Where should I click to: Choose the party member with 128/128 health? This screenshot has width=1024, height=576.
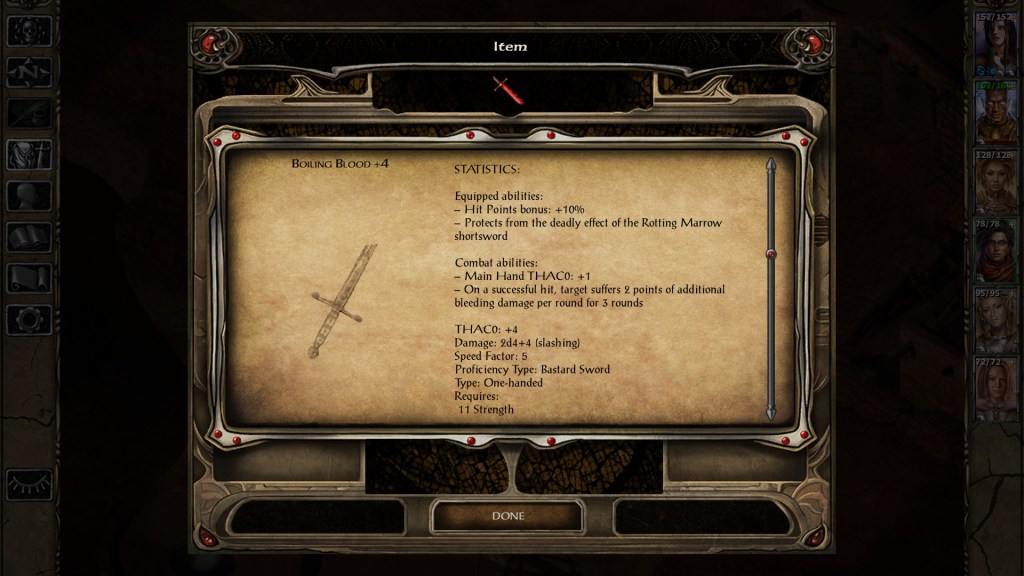click(x=995, y=183)
